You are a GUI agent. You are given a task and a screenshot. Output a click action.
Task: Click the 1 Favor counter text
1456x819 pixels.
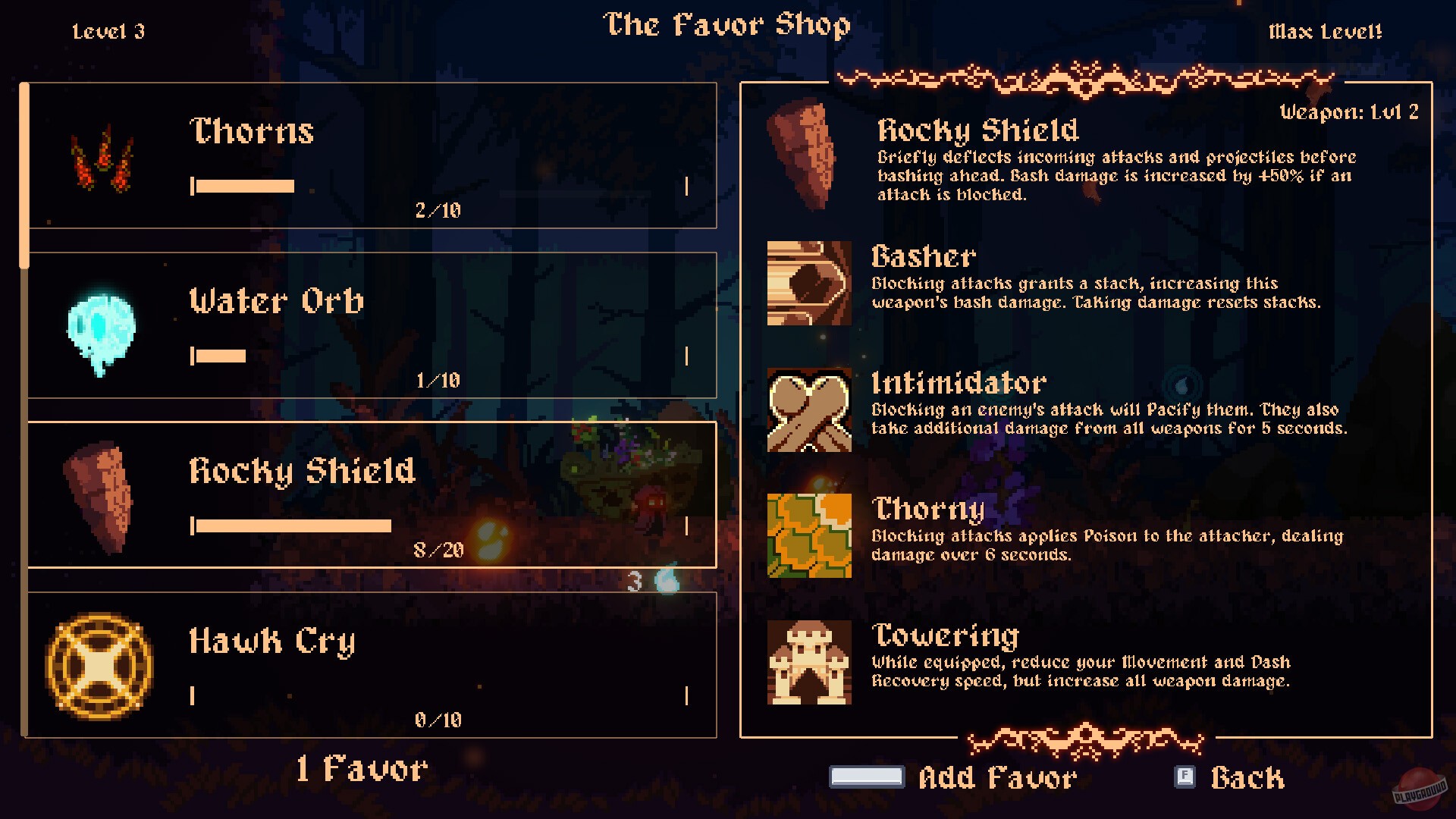362,768
